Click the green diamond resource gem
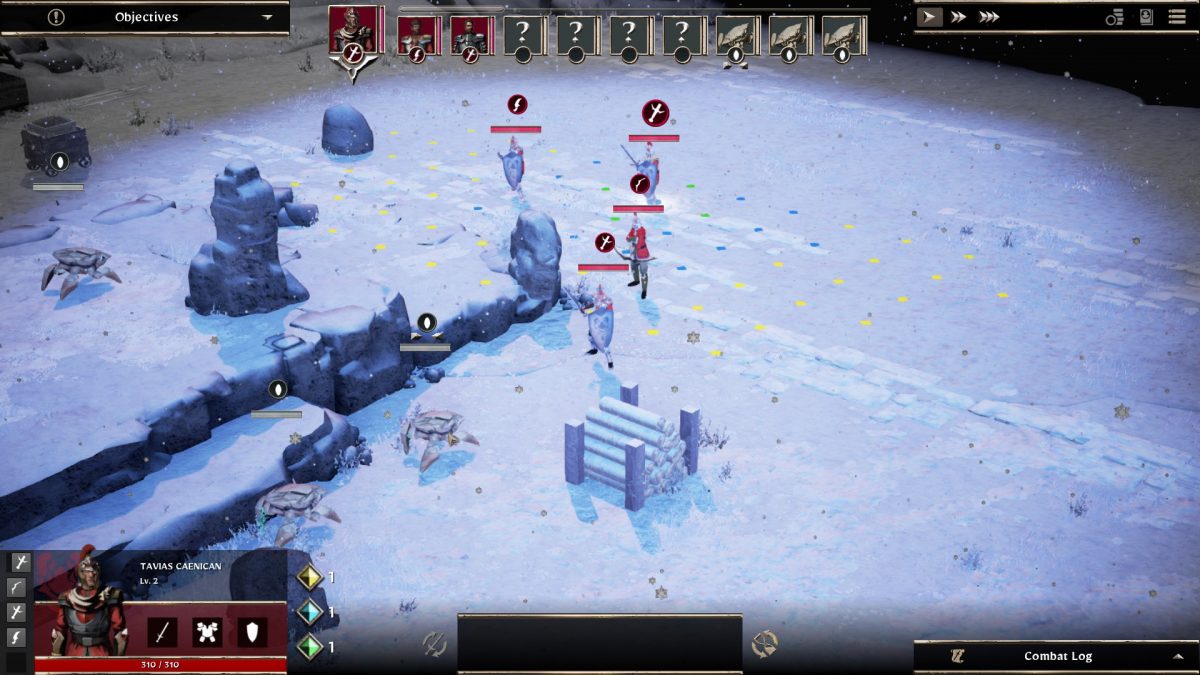1200x675 pixels. click(310, 646)
